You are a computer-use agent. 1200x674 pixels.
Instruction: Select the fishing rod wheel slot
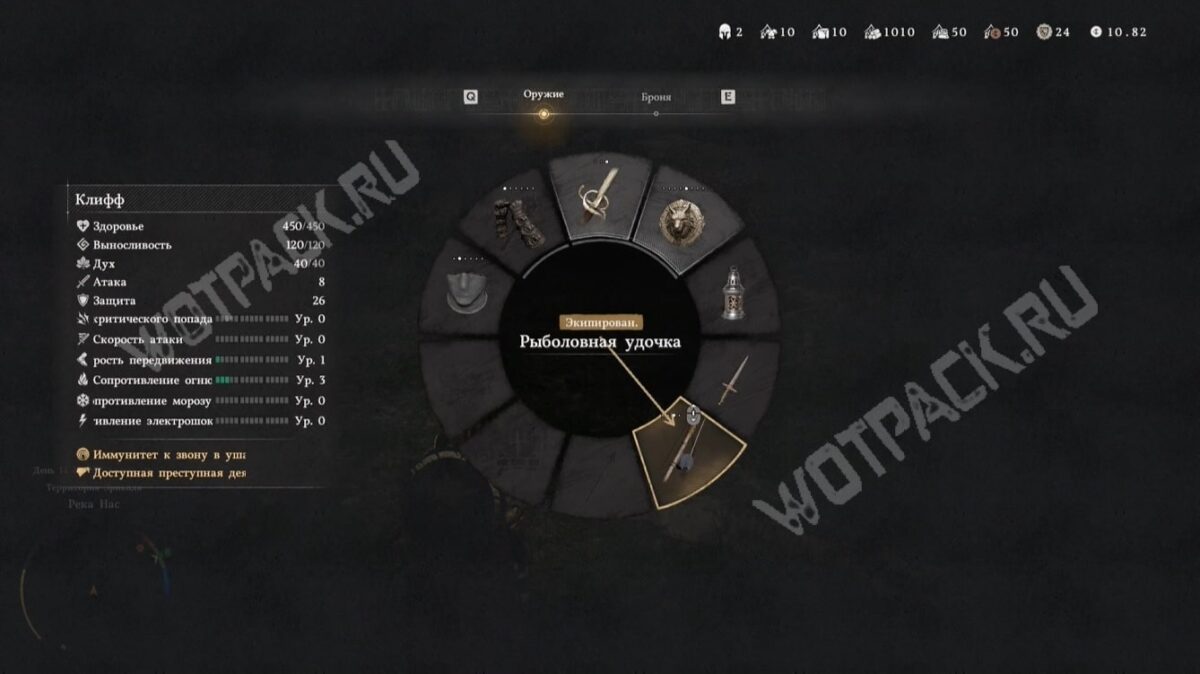tap(689, 455)
